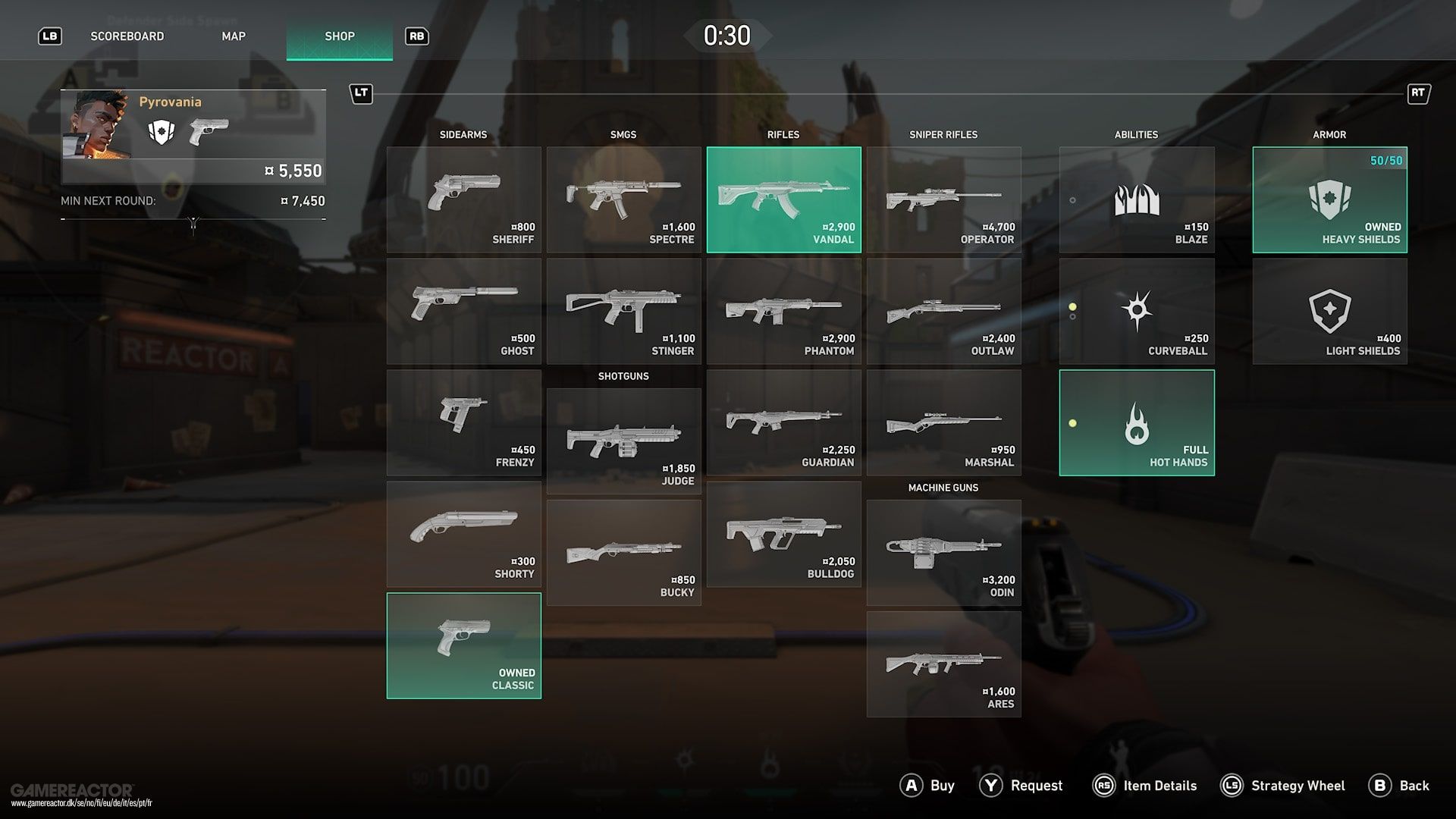1456x819 pixels.
Task: Open the Map tab
Action: click(x=234, y=36)
